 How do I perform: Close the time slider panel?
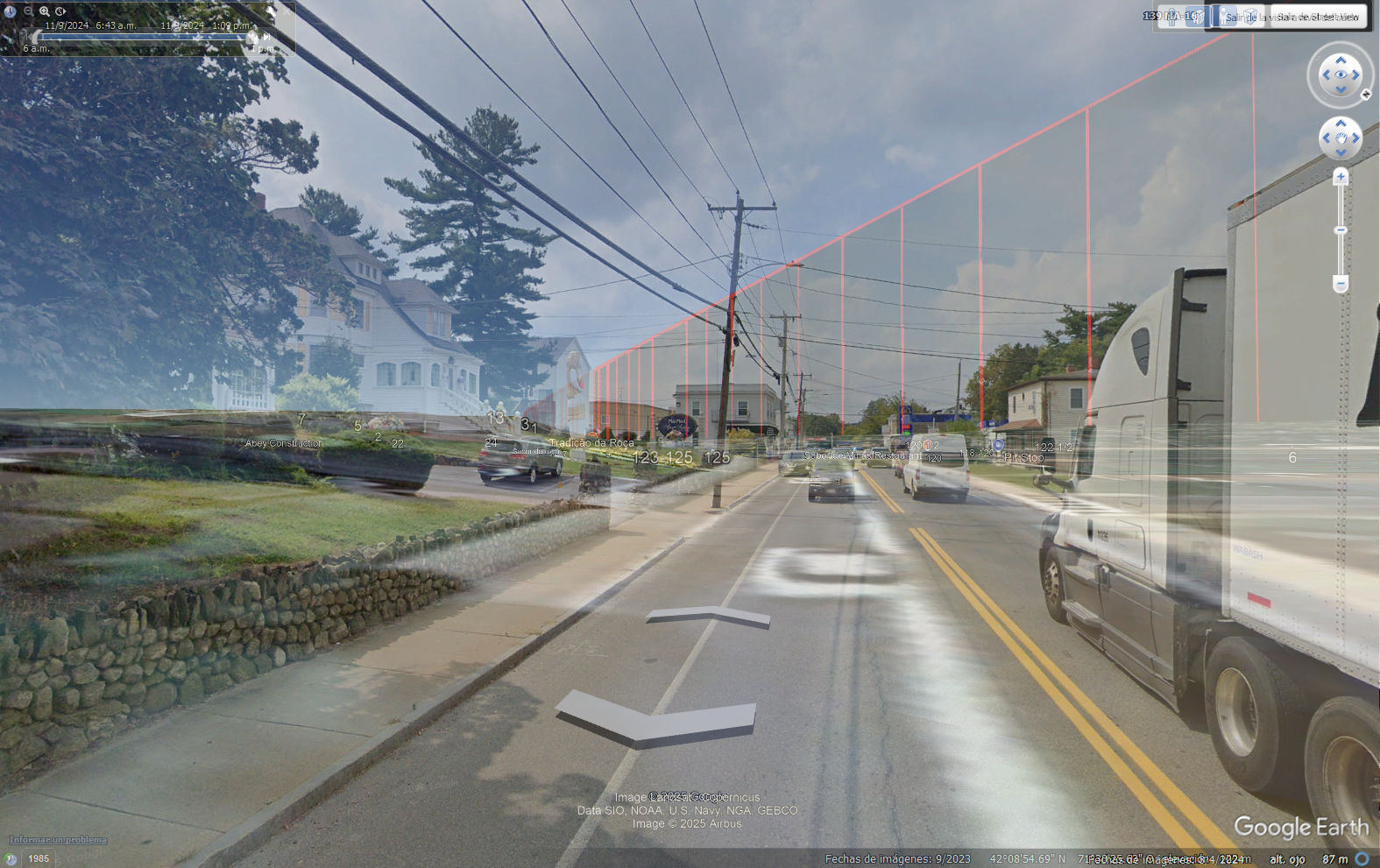coord(285,10)
